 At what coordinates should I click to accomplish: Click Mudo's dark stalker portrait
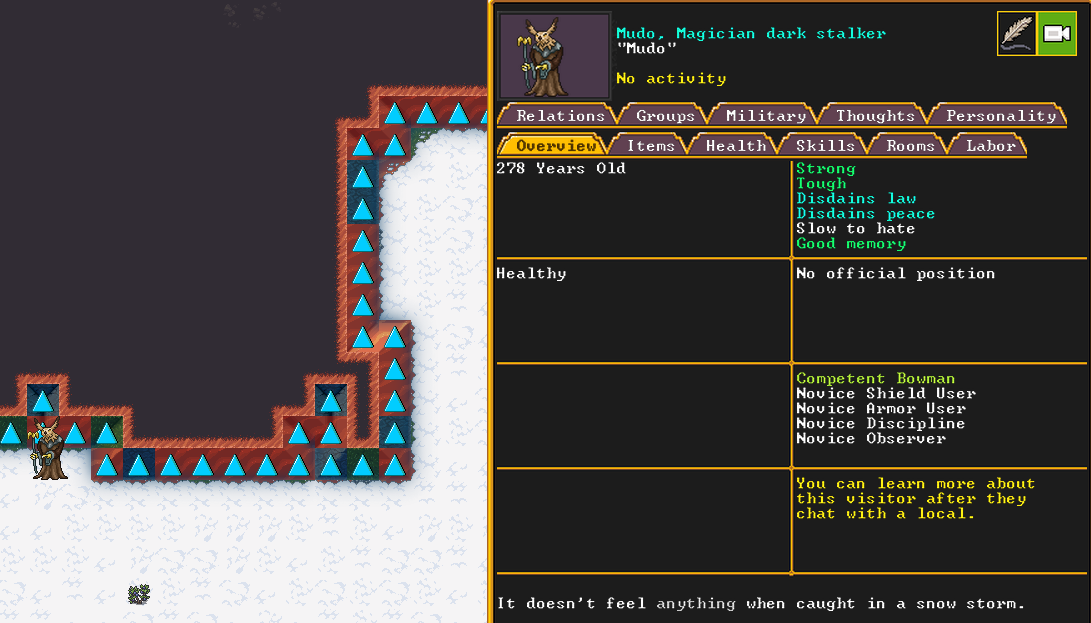point(541,56)
